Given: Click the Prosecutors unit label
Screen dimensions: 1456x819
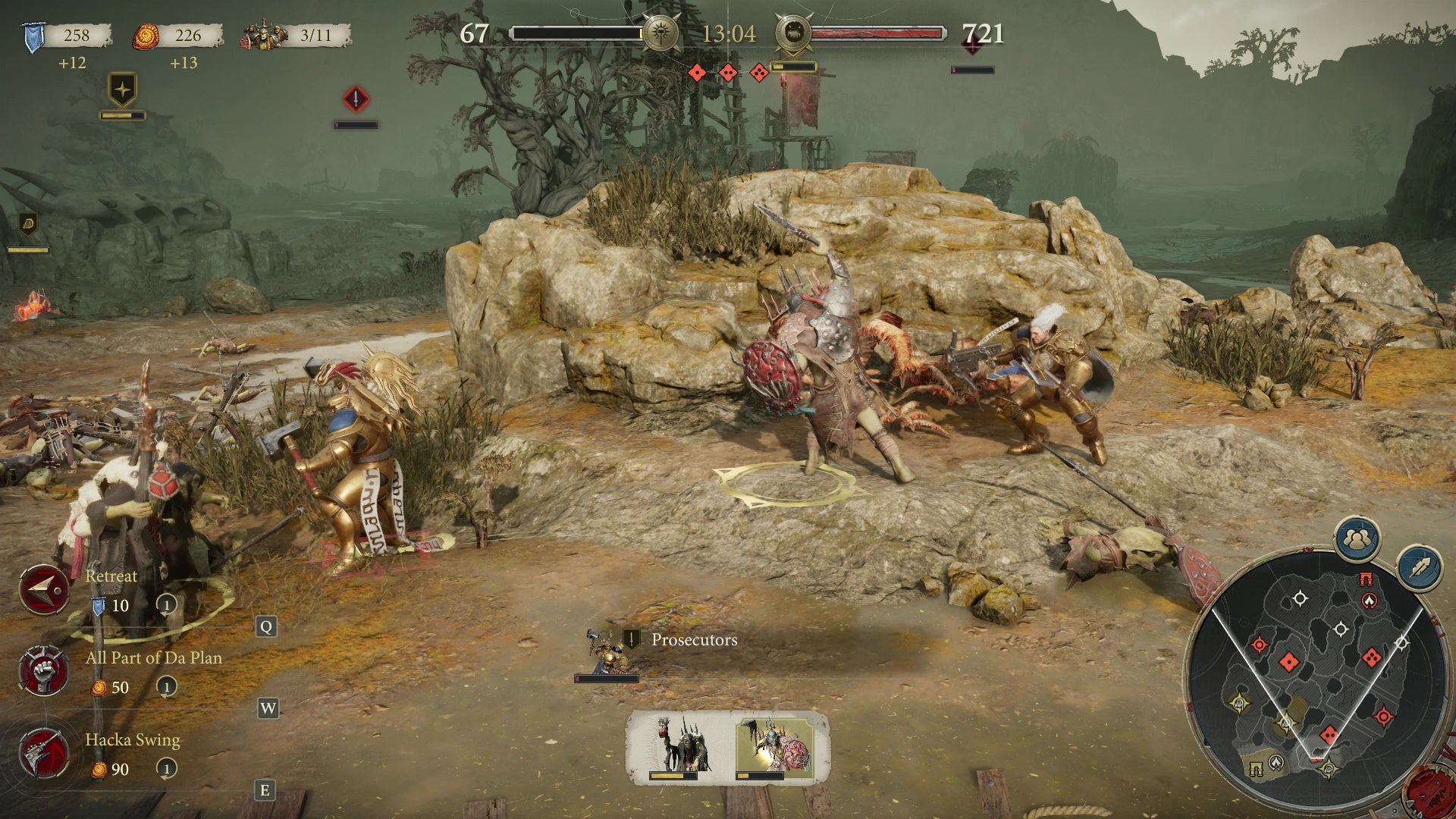Looking at the screenshot, I should click(694, 639).
